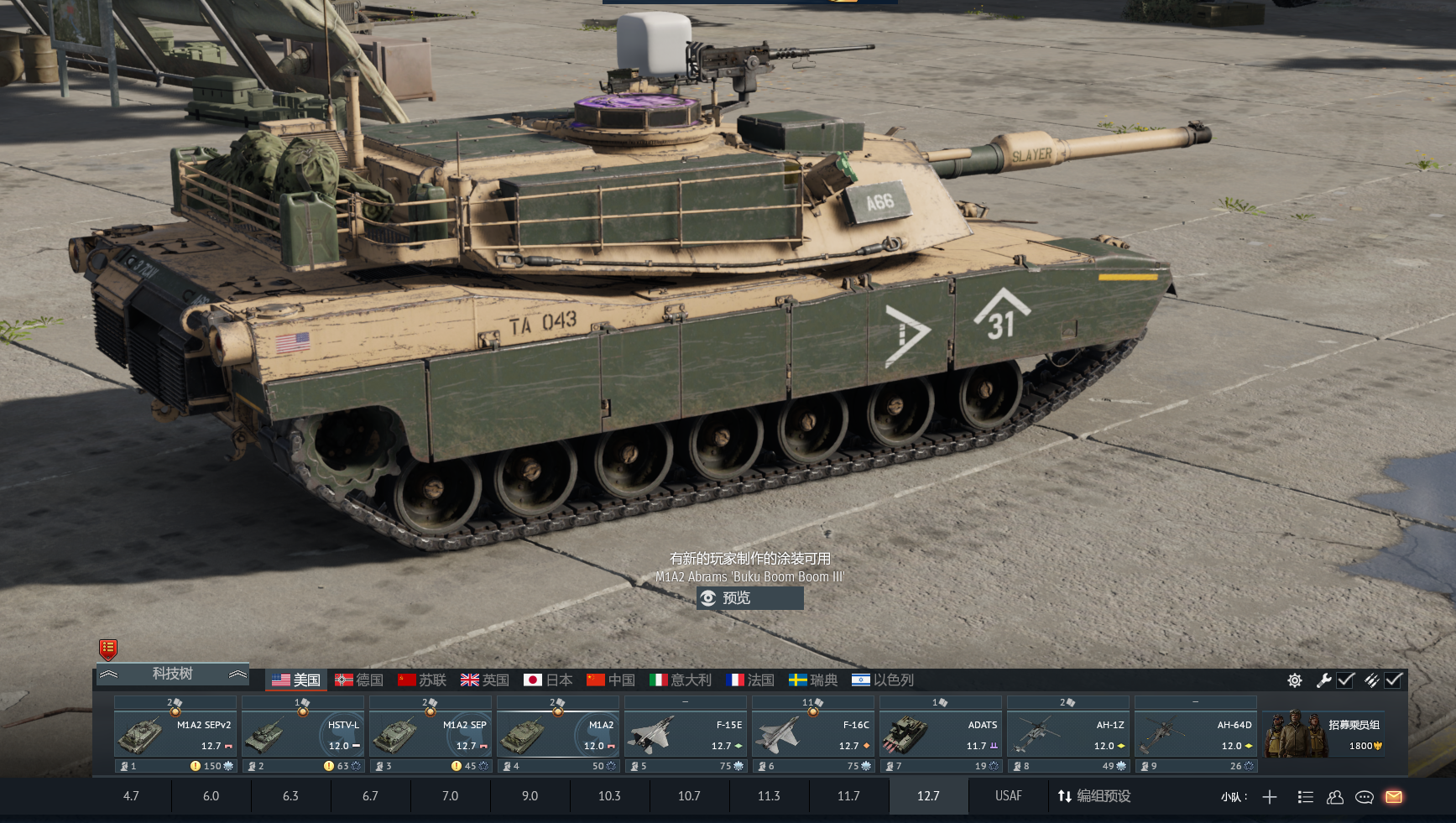Image resolution: width=1456 pixels, height=823 pixels.
Task: Toggle the auto-repair wrench checkbox
Action: pos(1346,680)
